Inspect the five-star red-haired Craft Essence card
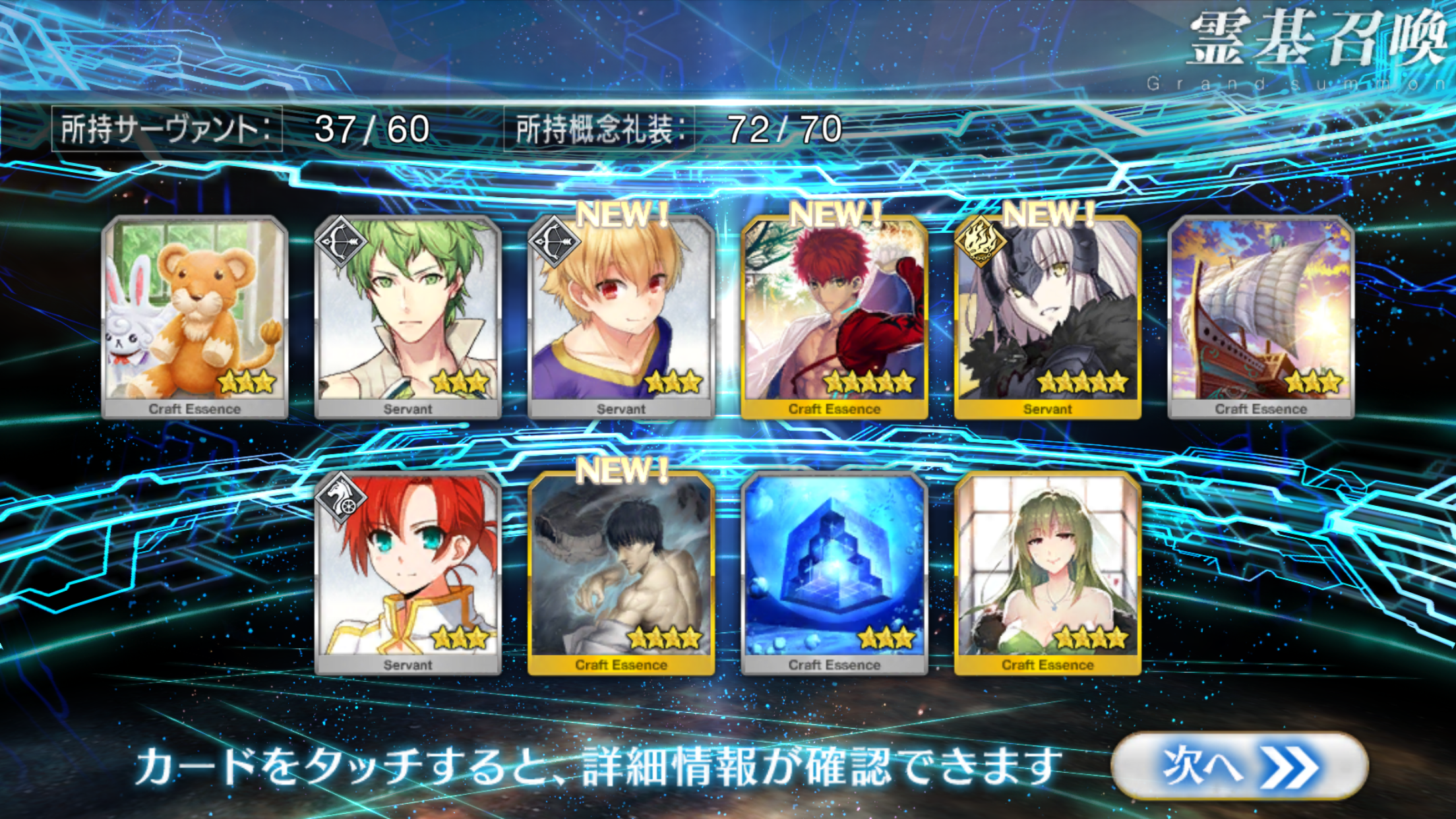 tap(834, 317)
